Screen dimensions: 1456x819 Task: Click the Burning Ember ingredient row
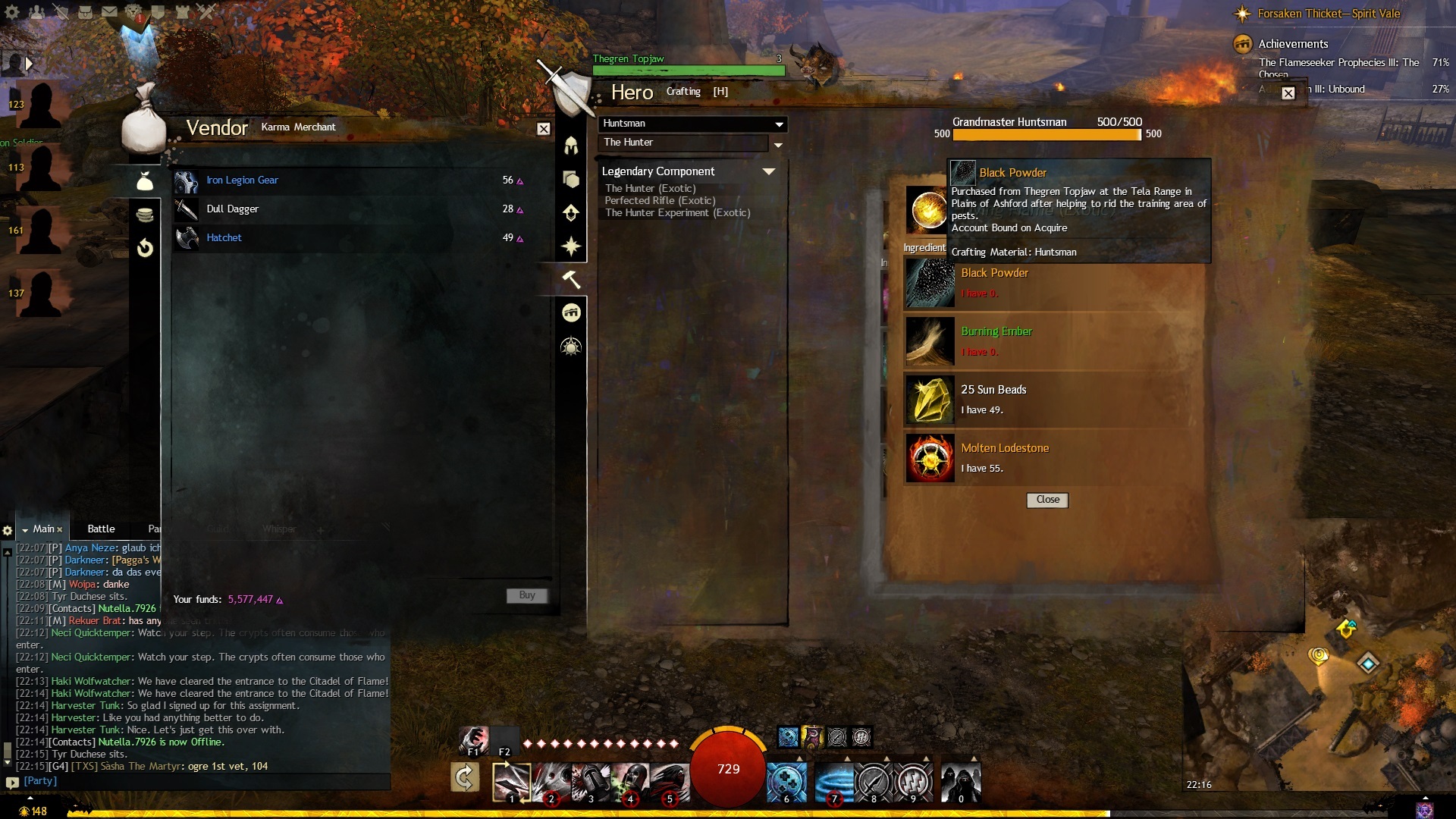(1054, 341)
